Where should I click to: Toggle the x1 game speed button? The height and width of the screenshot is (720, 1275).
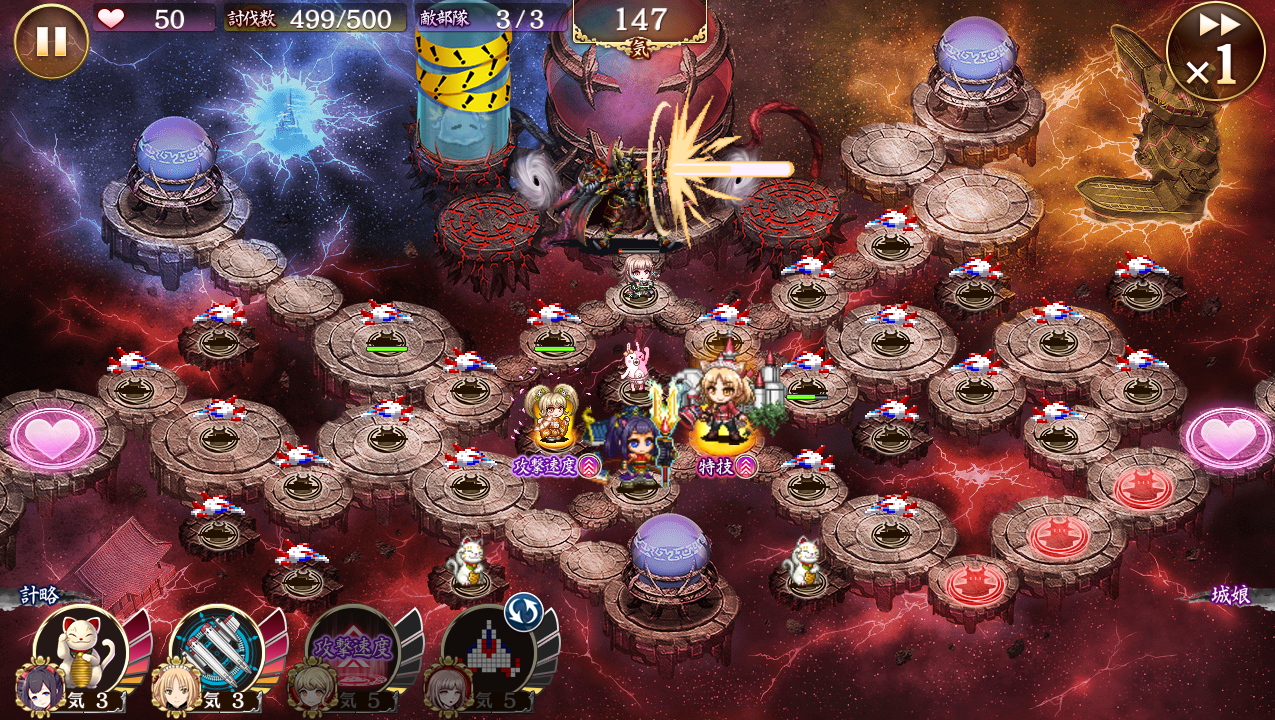click(x=1215, y=51)
